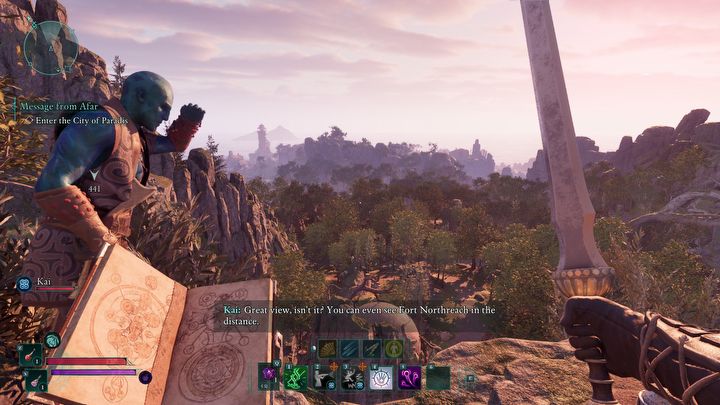Select the three diagonal slashes icon
This screenshot has width=720, height=405.
point(348,348)
